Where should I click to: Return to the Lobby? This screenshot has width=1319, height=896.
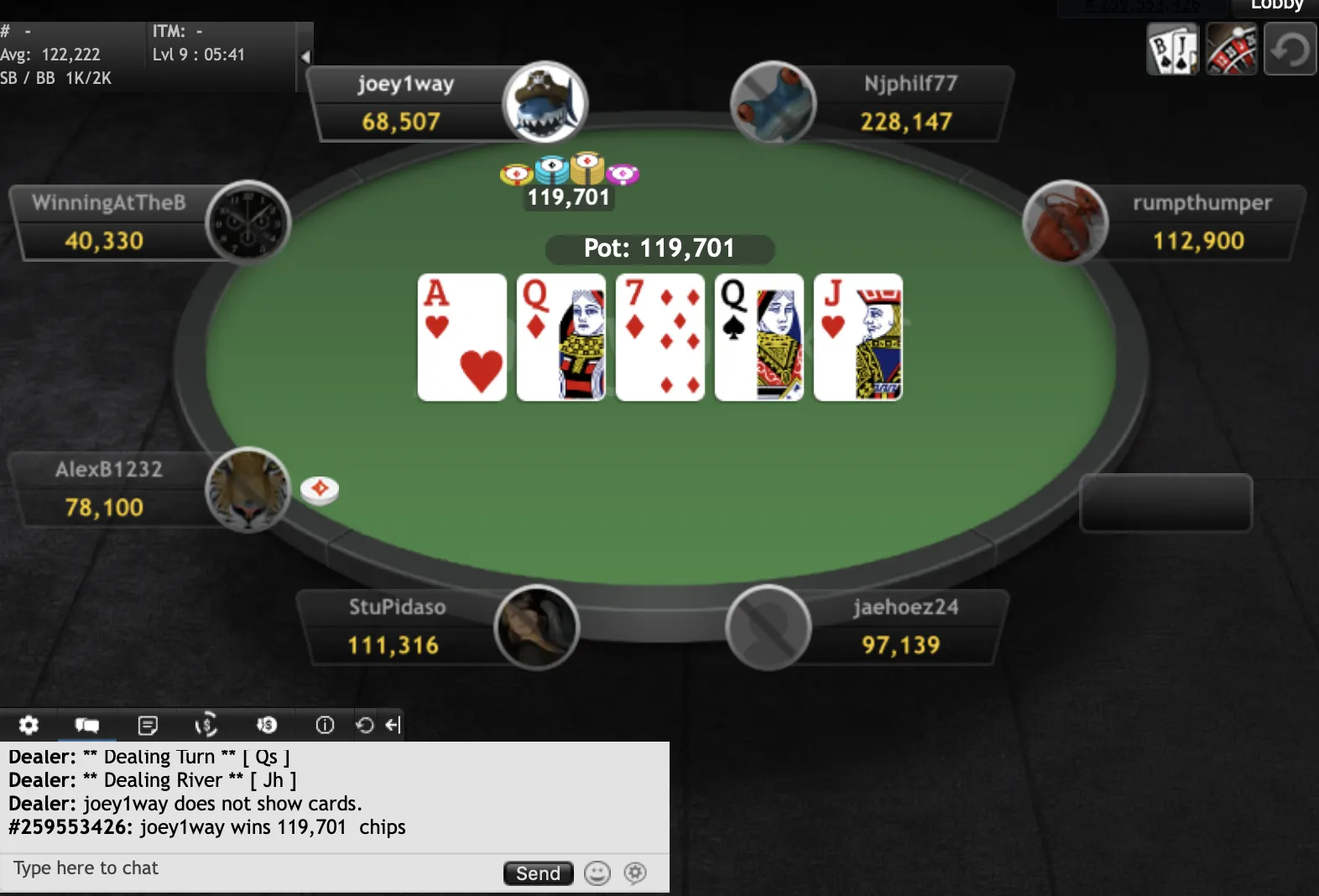tap(1275, 6)
